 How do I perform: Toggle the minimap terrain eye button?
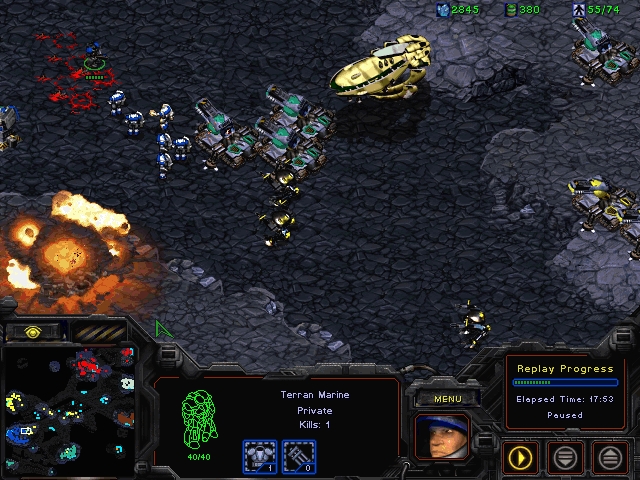pyautogui.click(x=31, y=331)
